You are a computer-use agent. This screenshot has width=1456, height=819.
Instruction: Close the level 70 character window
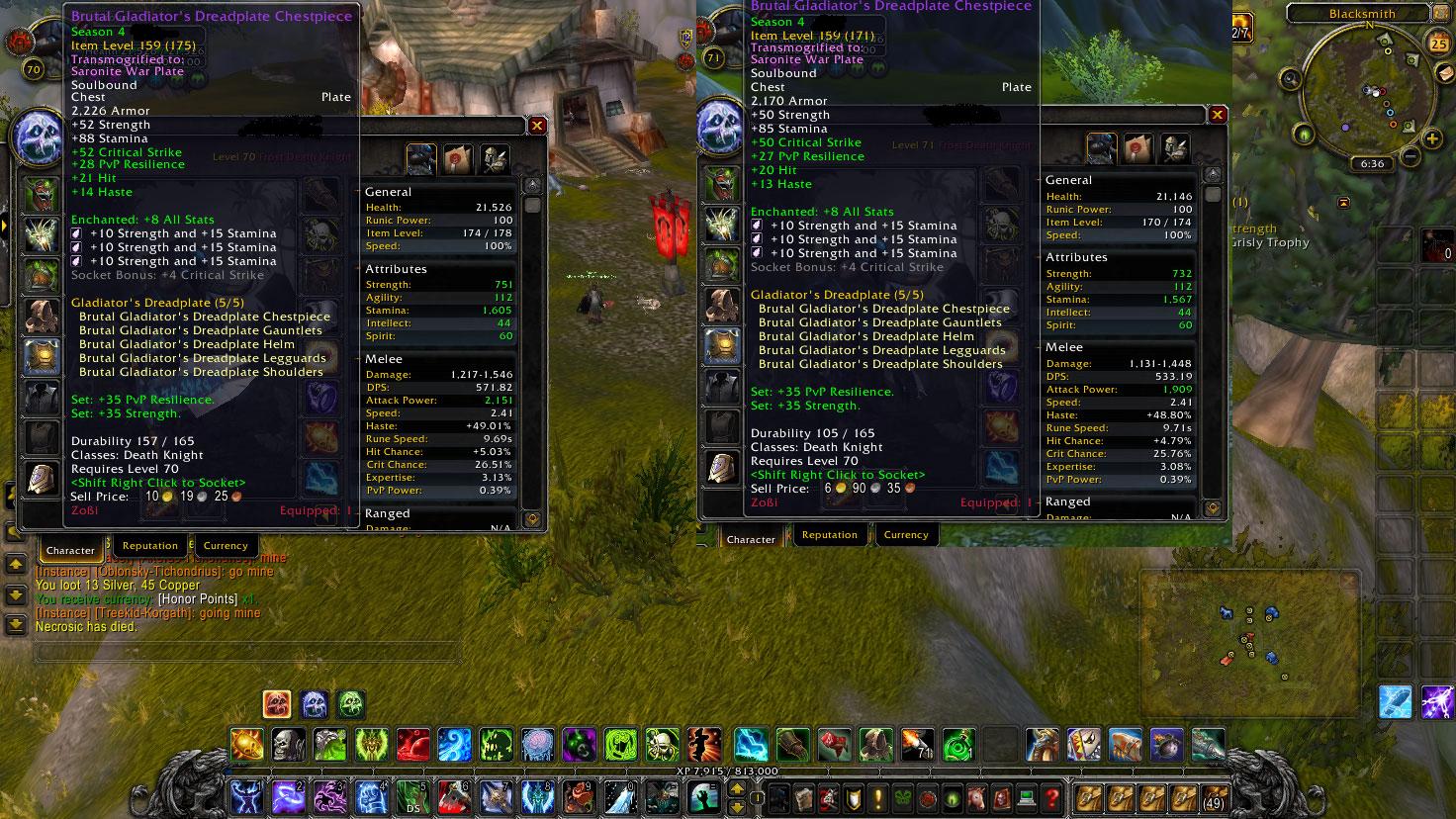click(x=537, y=126)
